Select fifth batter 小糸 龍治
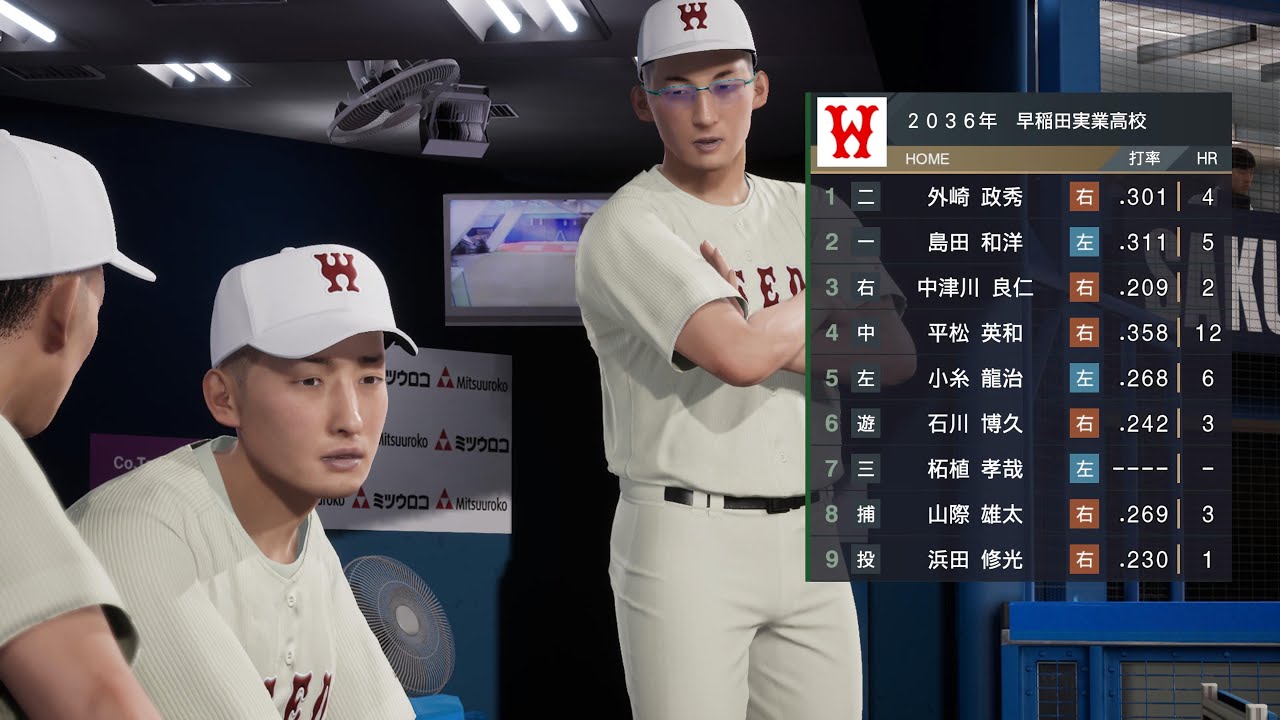1280x720 pixels. click(975, 378)
